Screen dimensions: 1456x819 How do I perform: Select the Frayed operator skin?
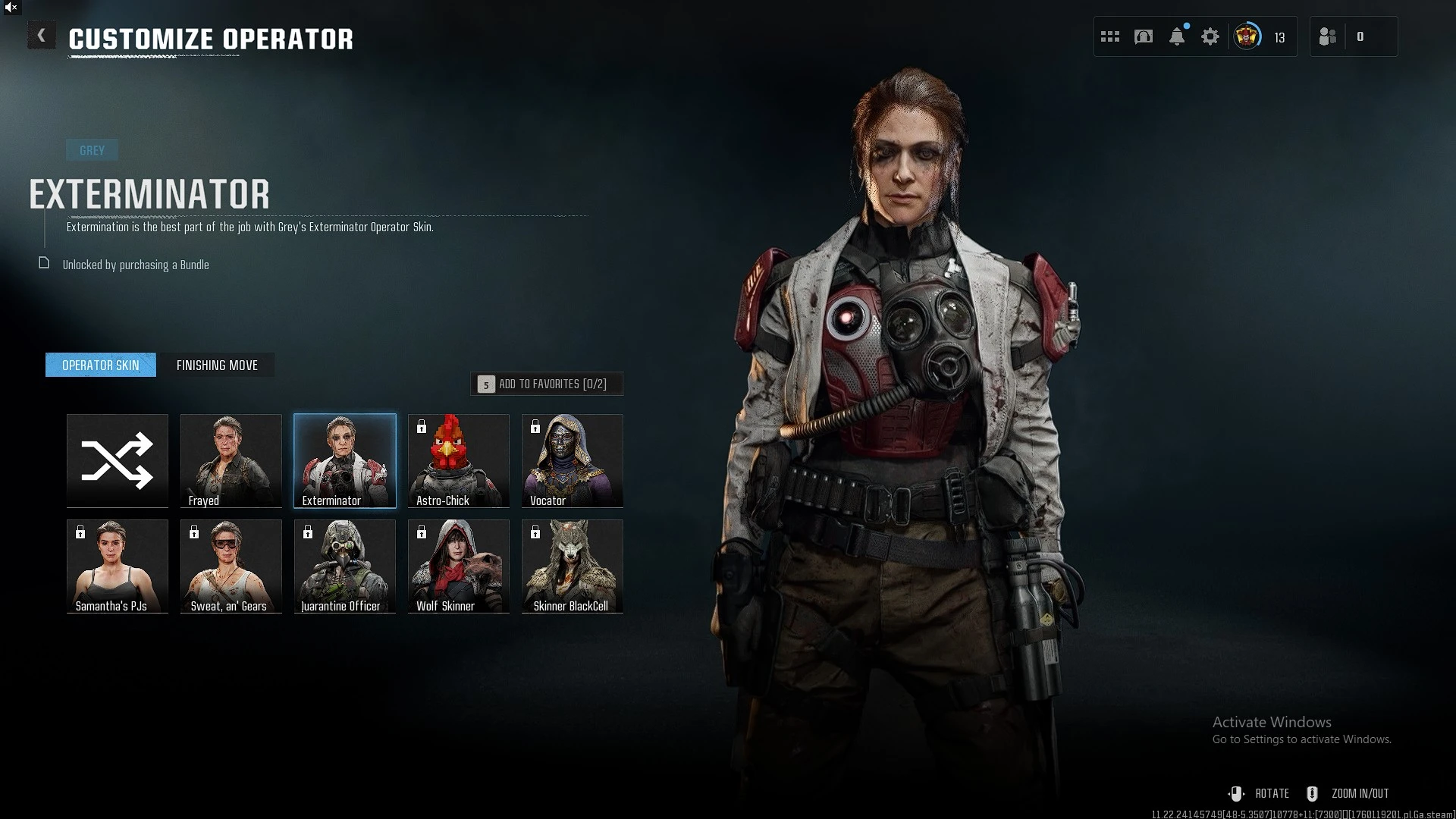pyautogui.click(x=231, y=460)
